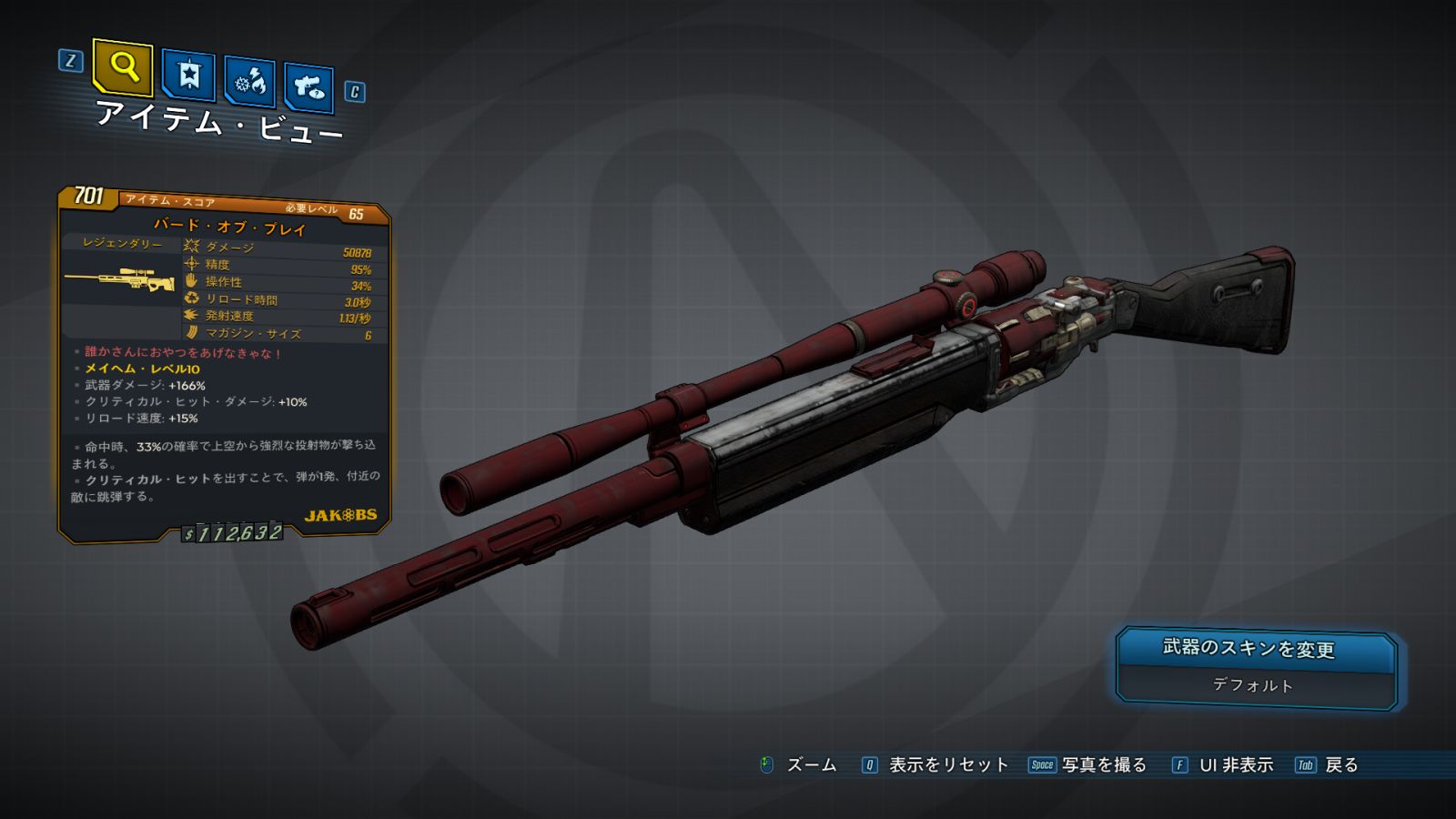Go back with the 戻る option

click(x=1340, y=765)
